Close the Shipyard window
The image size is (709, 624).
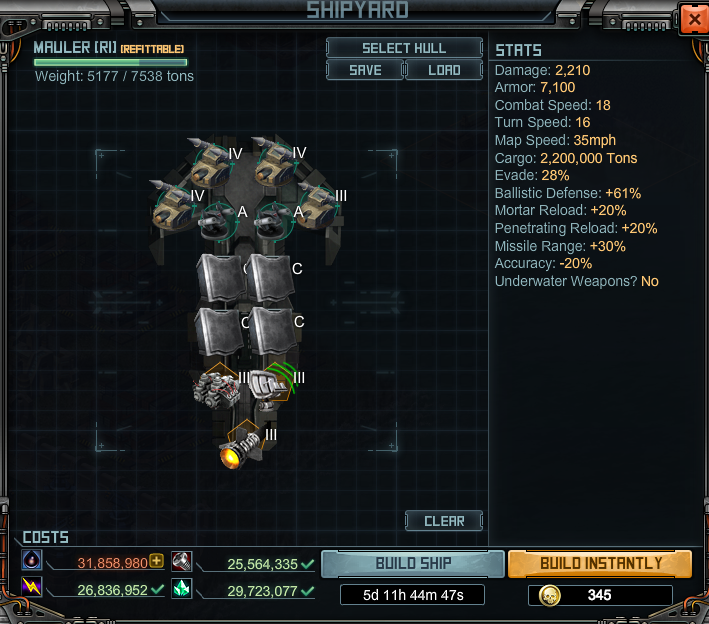point(692,18)
